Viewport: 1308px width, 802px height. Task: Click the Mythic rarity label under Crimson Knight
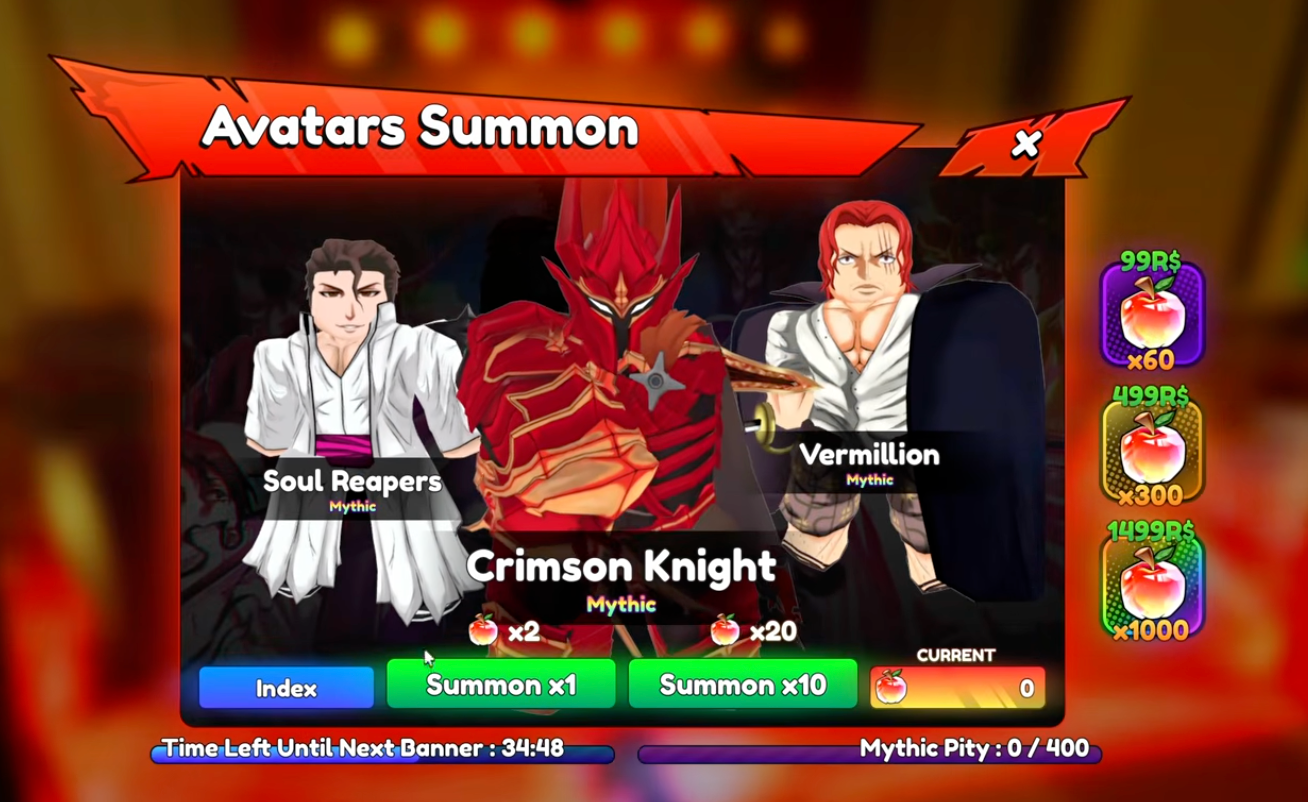623,604
